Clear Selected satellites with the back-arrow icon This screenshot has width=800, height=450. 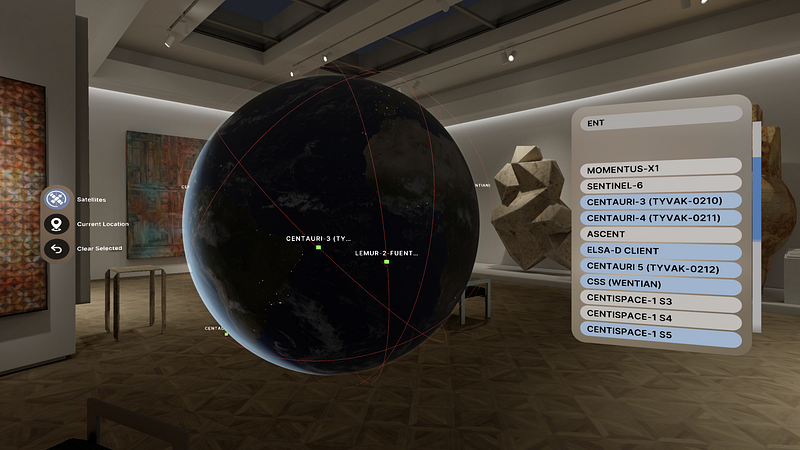(x=56, y=248)
